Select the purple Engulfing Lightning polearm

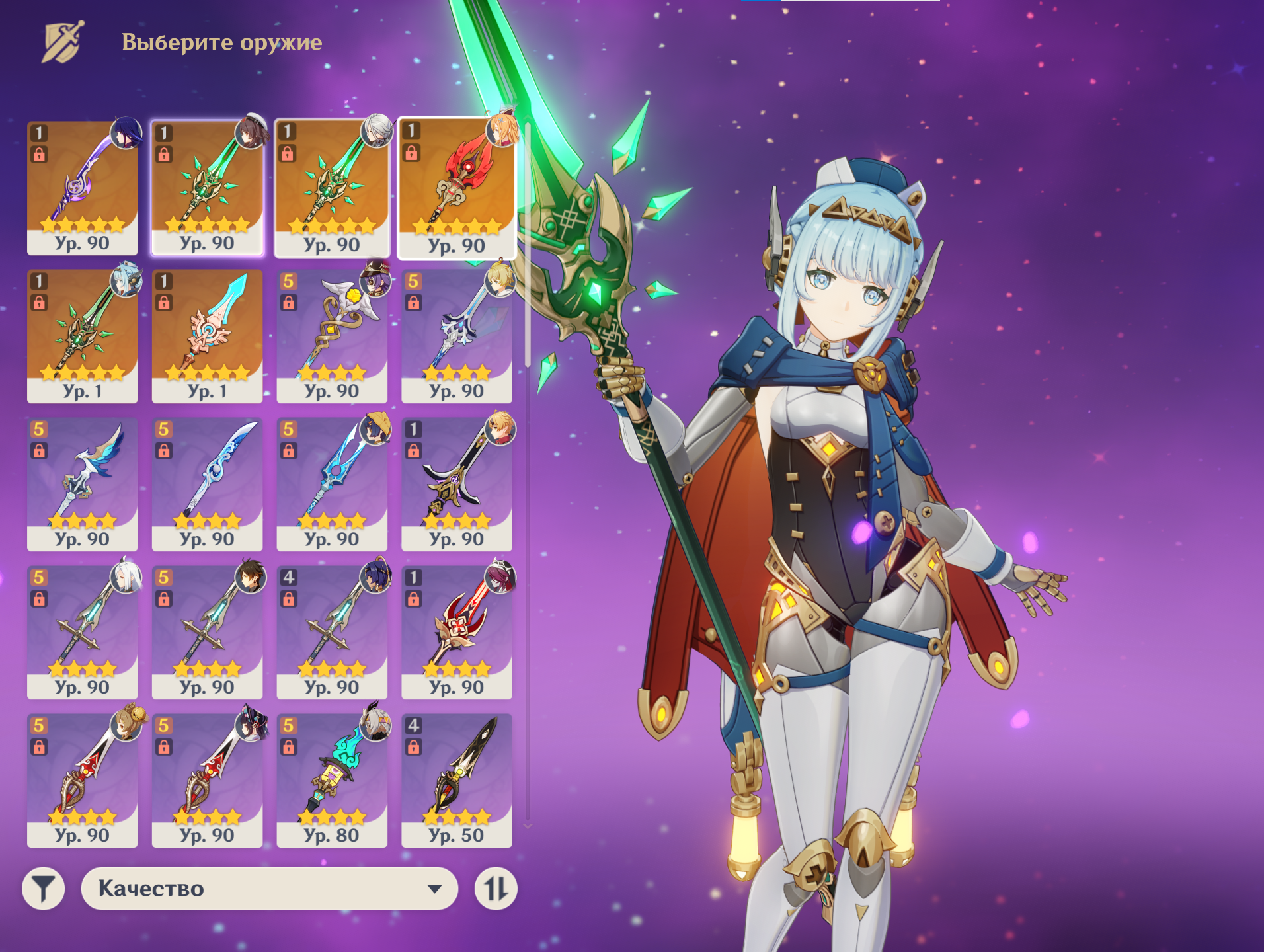pyautogui.click(x=83, y=187)
